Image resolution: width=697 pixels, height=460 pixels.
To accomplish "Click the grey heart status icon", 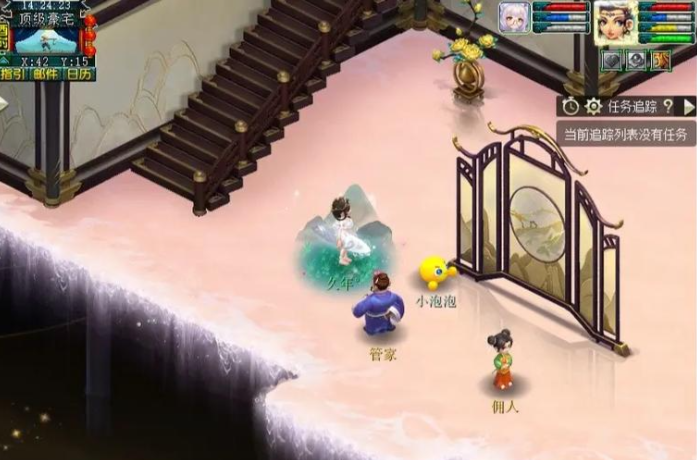I will click(611, 59).
